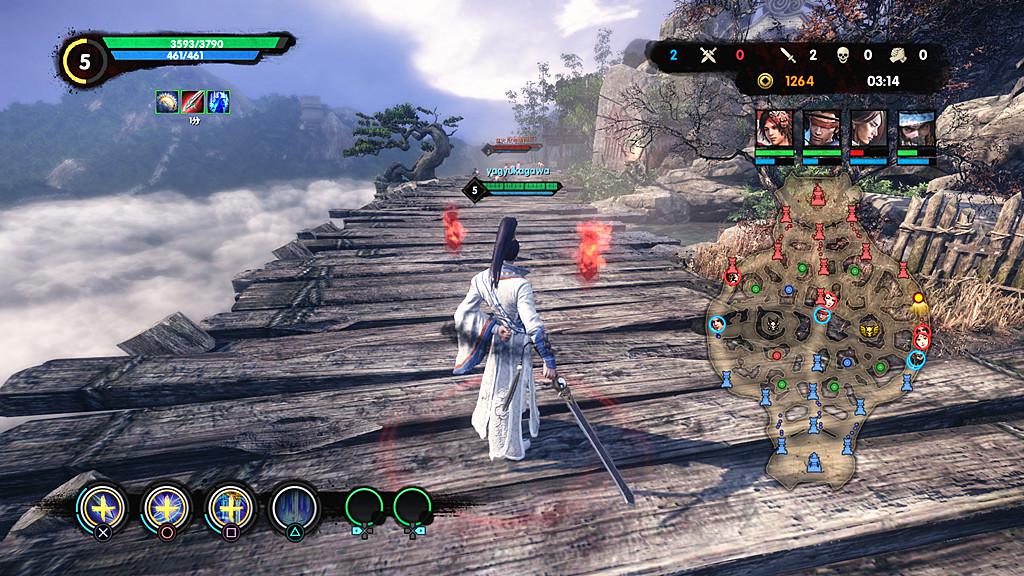Select the red-haired woman teammate portrait

pos(775,129)
